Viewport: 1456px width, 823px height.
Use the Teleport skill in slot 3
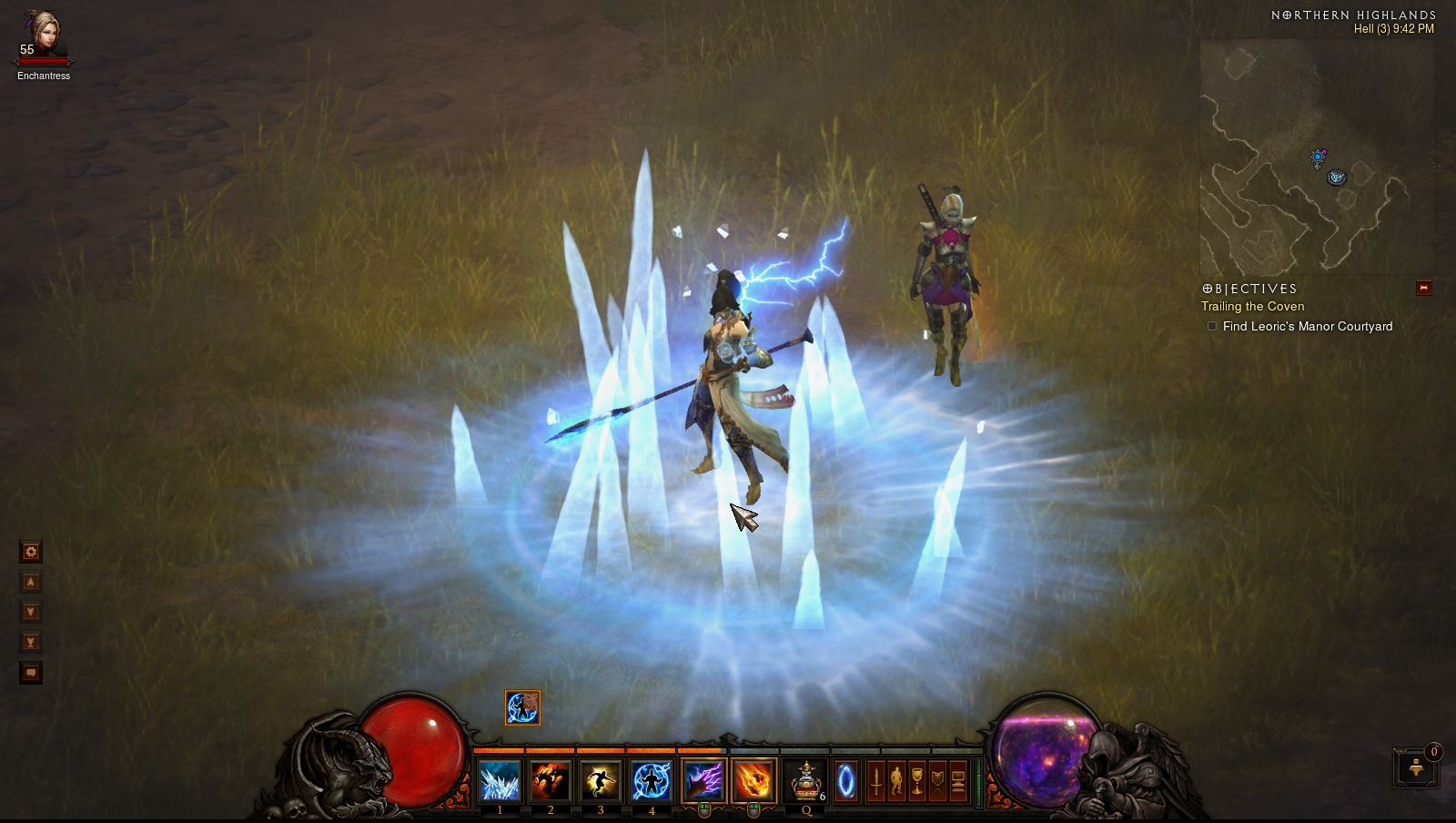pos(601,781)
